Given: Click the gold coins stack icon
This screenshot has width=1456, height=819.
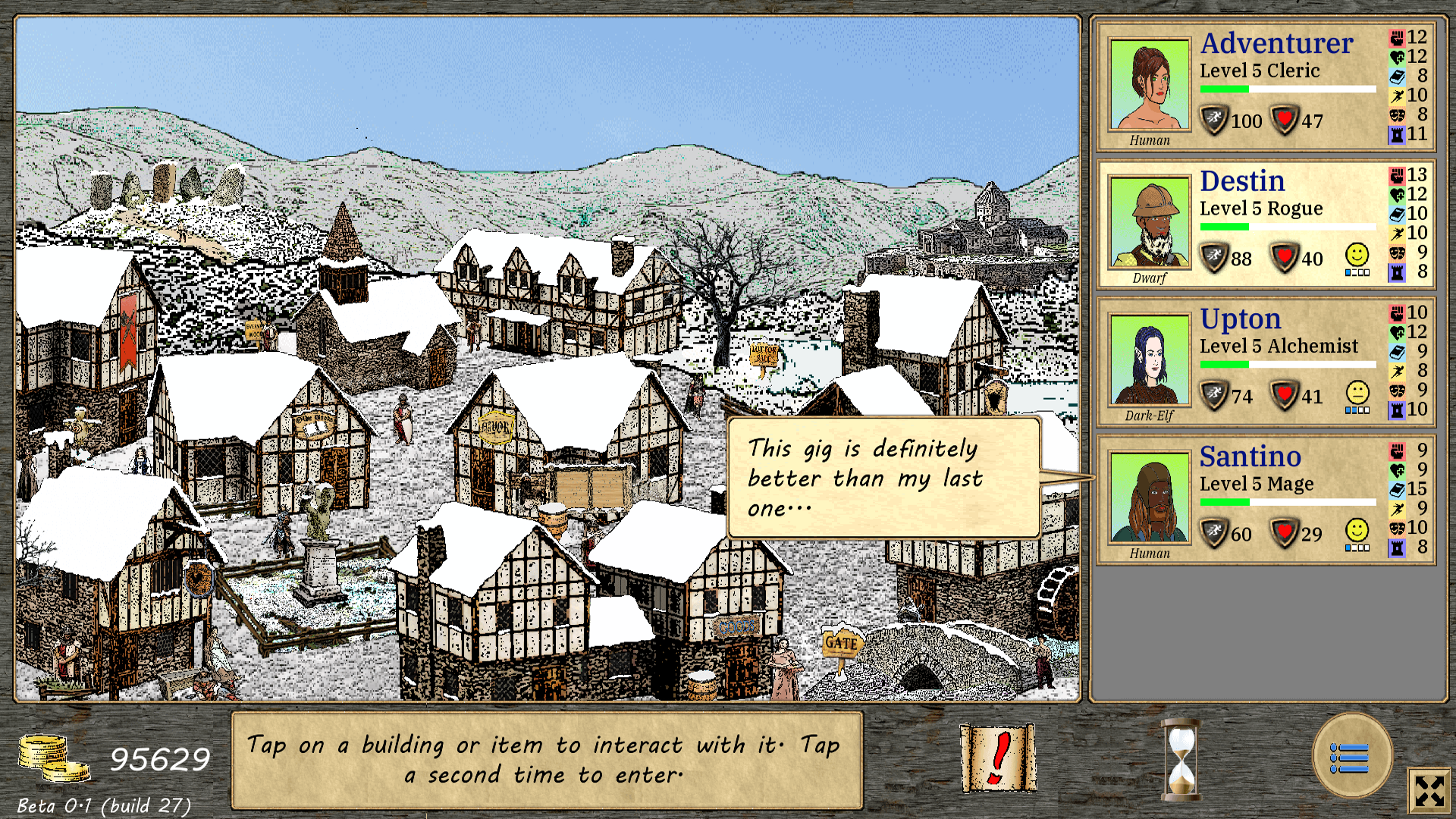Looking at the screenshot, I should tap(53, 758).
